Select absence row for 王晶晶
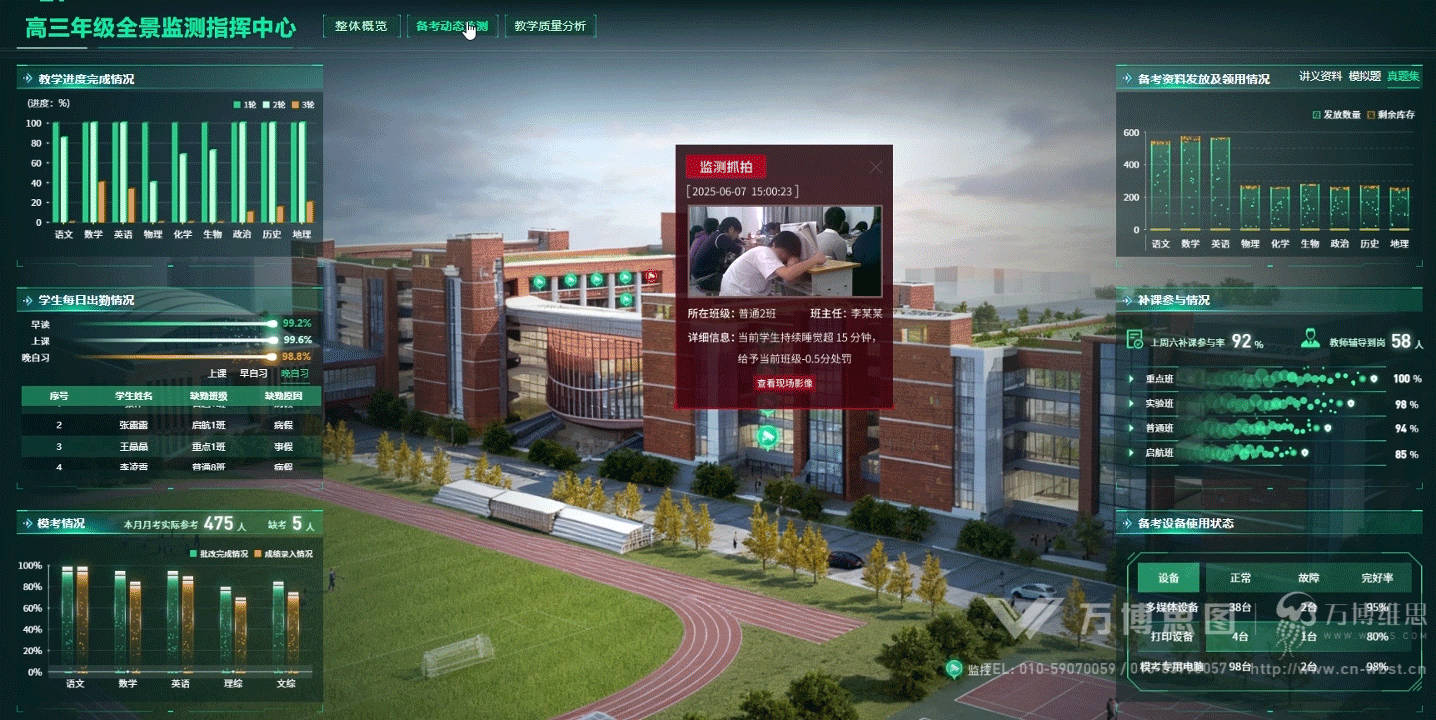The image size is (1436, 720). point(171,446)
